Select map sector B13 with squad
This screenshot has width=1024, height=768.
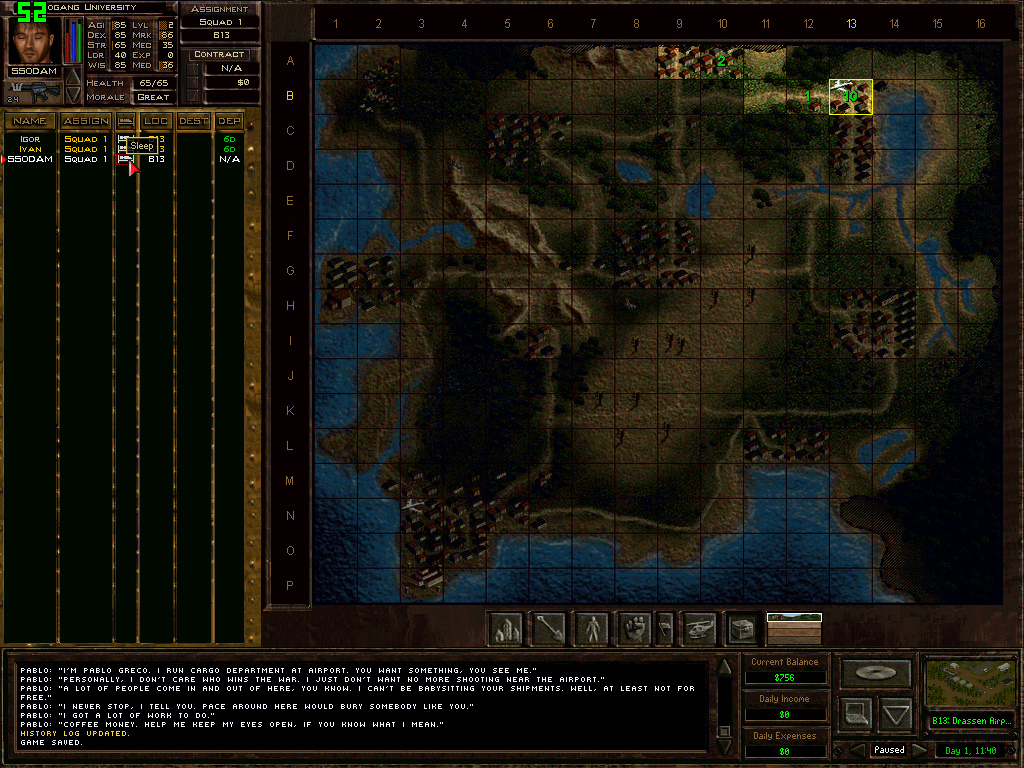850,97
